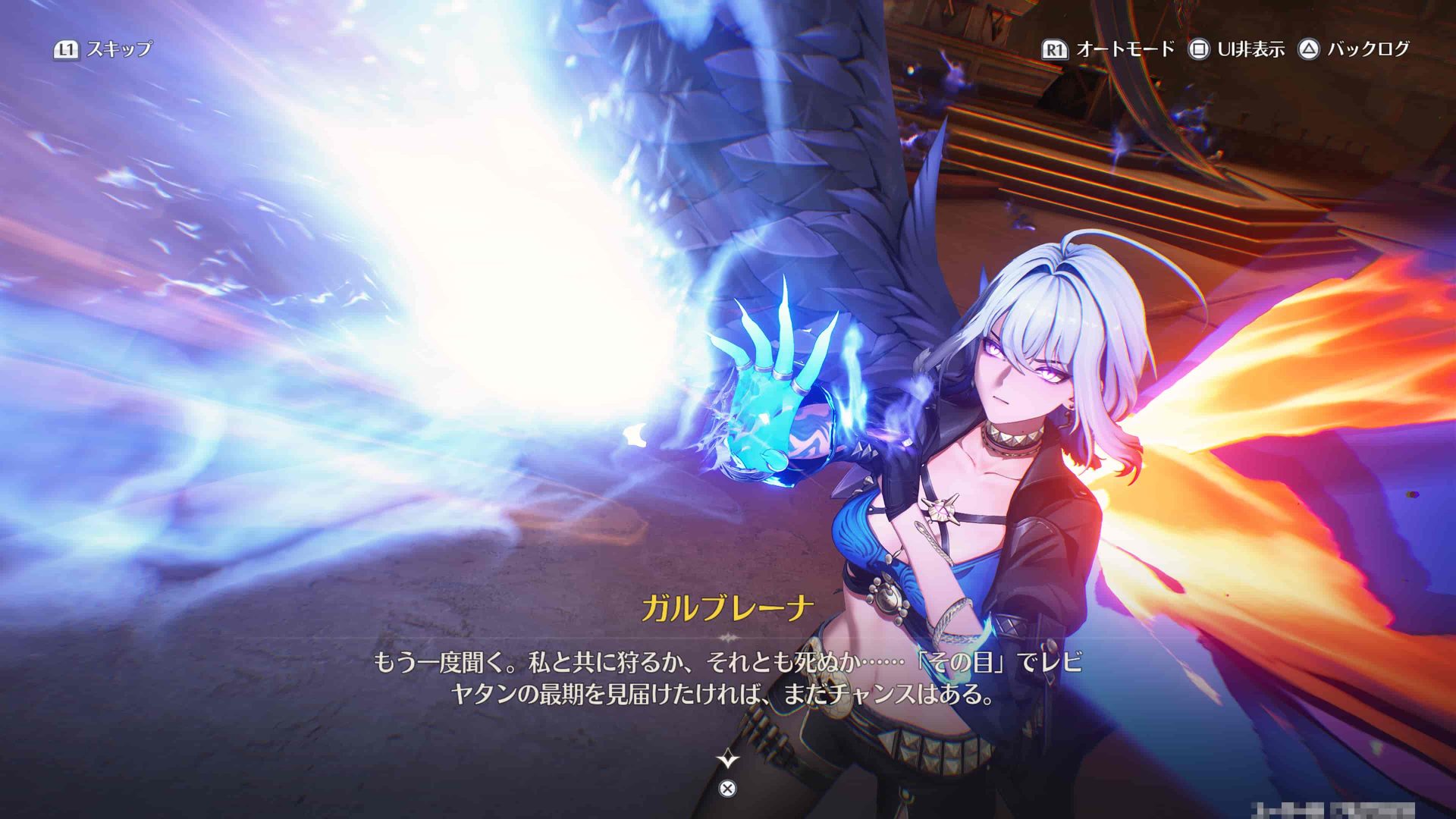This screenshot has height=819, width=1456.
Task: Hide the interface with UI非表示
Action: pos(1237,49)
